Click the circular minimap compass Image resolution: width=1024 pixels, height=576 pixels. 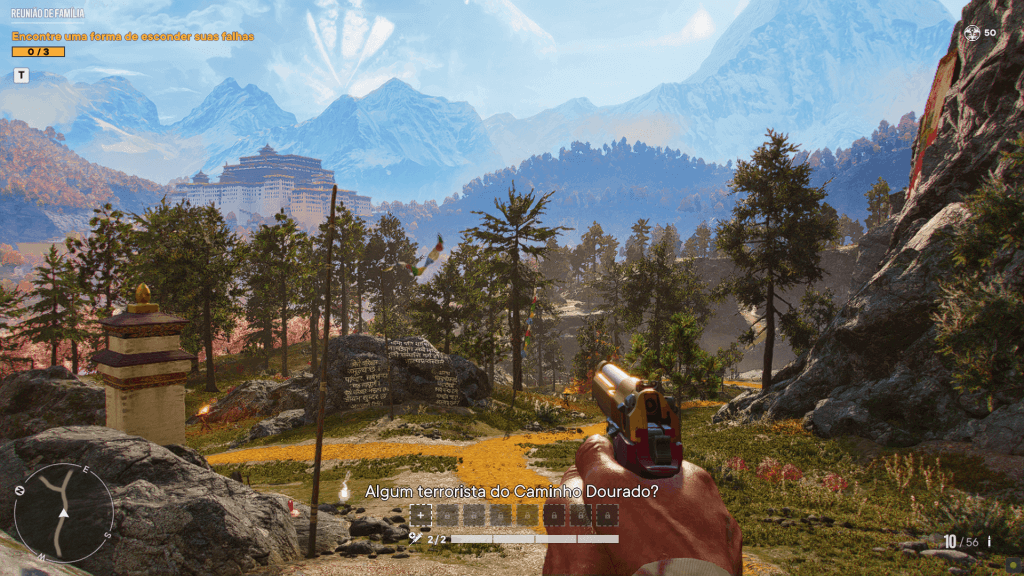(x=63, y=513)
